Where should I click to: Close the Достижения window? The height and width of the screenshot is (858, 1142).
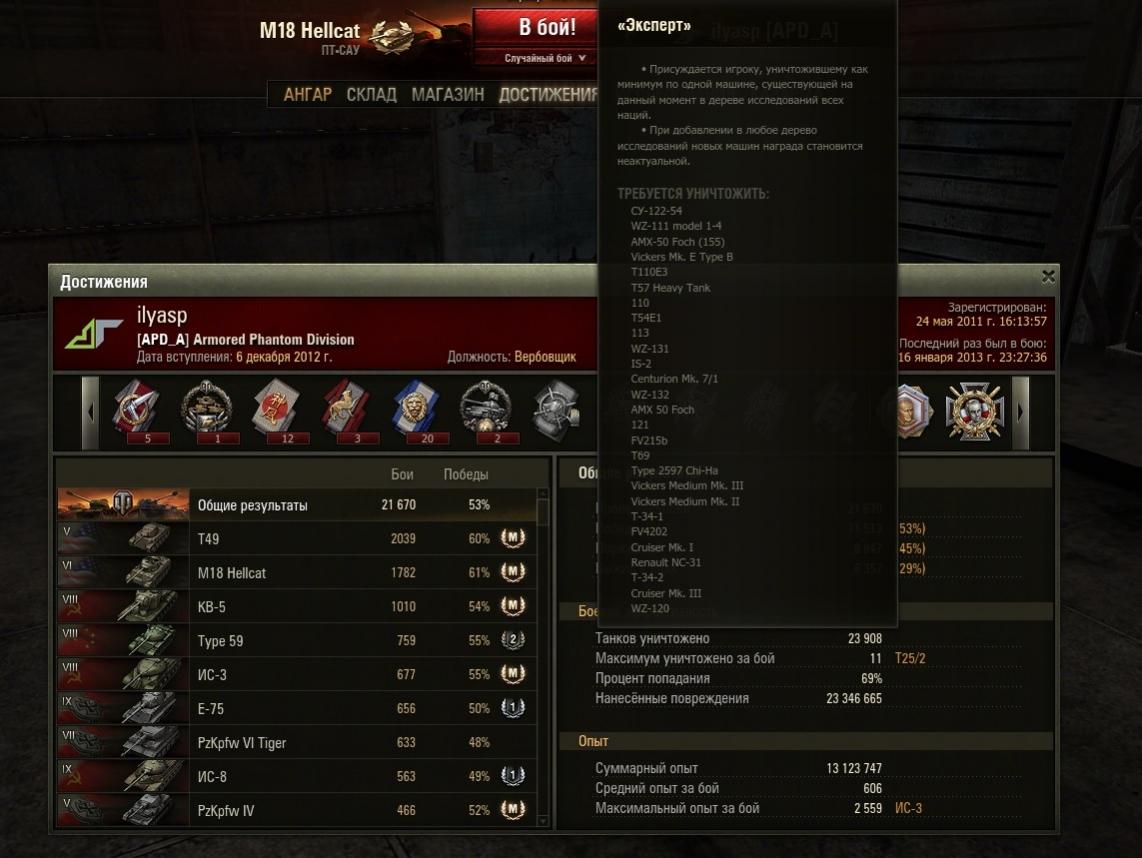[x=1047, y=277]
